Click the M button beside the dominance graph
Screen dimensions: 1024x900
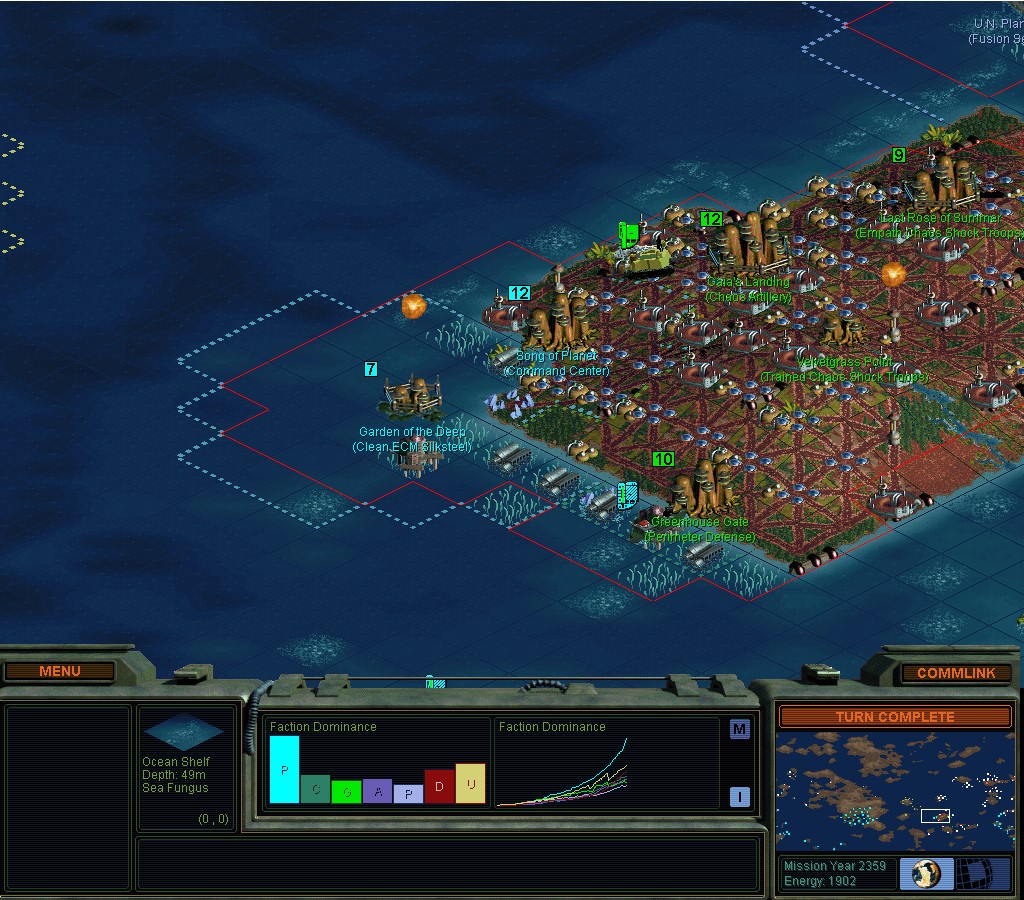coord(739,729)
